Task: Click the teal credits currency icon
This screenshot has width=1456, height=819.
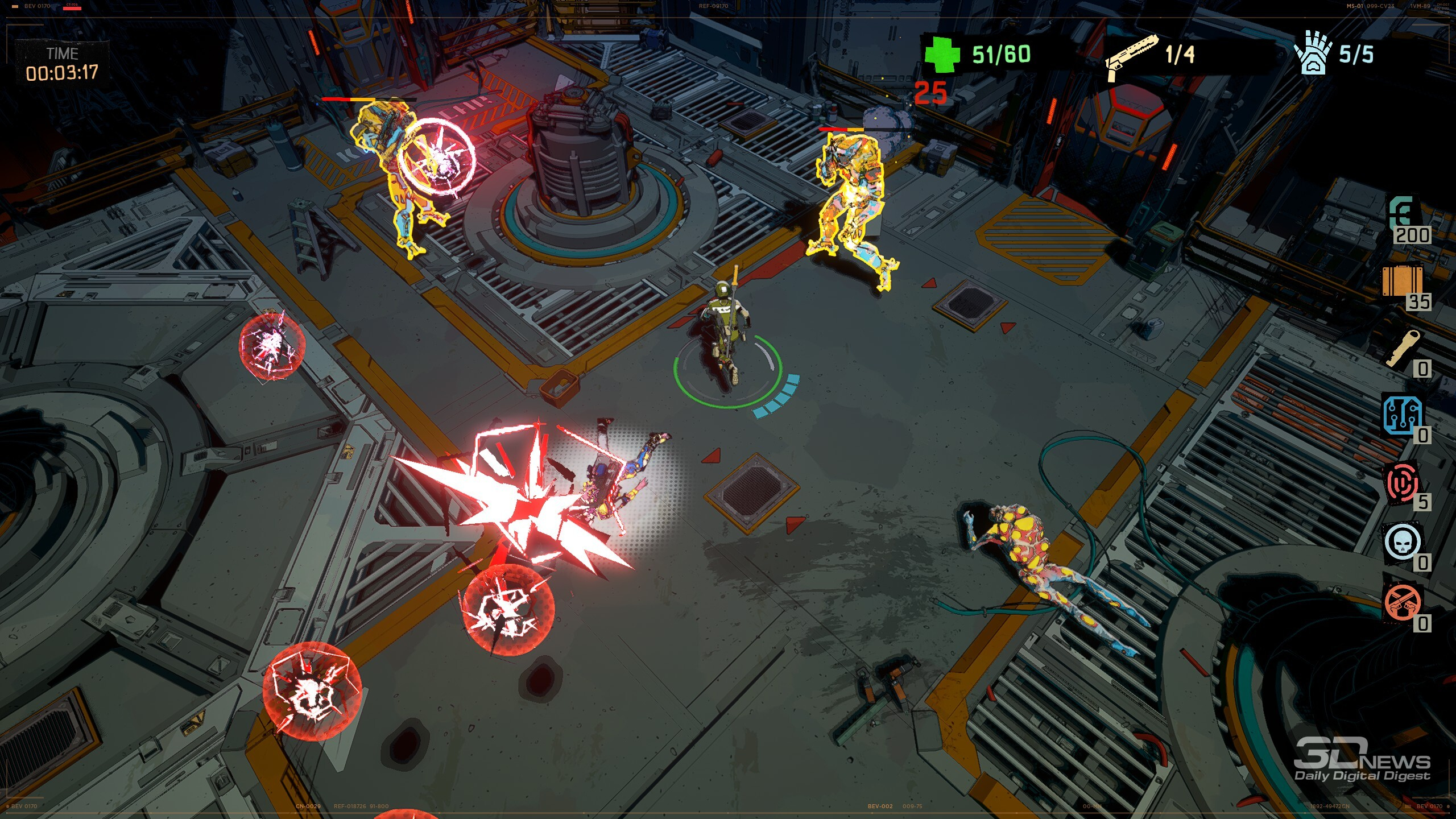Action: click(1402, 214)
